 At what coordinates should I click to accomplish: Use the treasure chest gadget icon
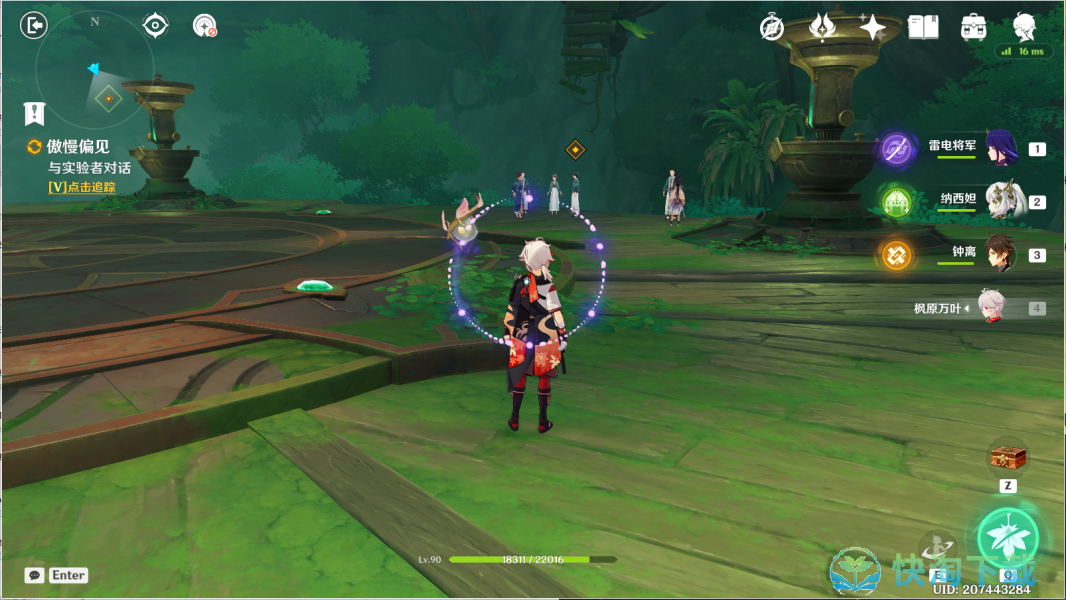tap(1008, 459)
